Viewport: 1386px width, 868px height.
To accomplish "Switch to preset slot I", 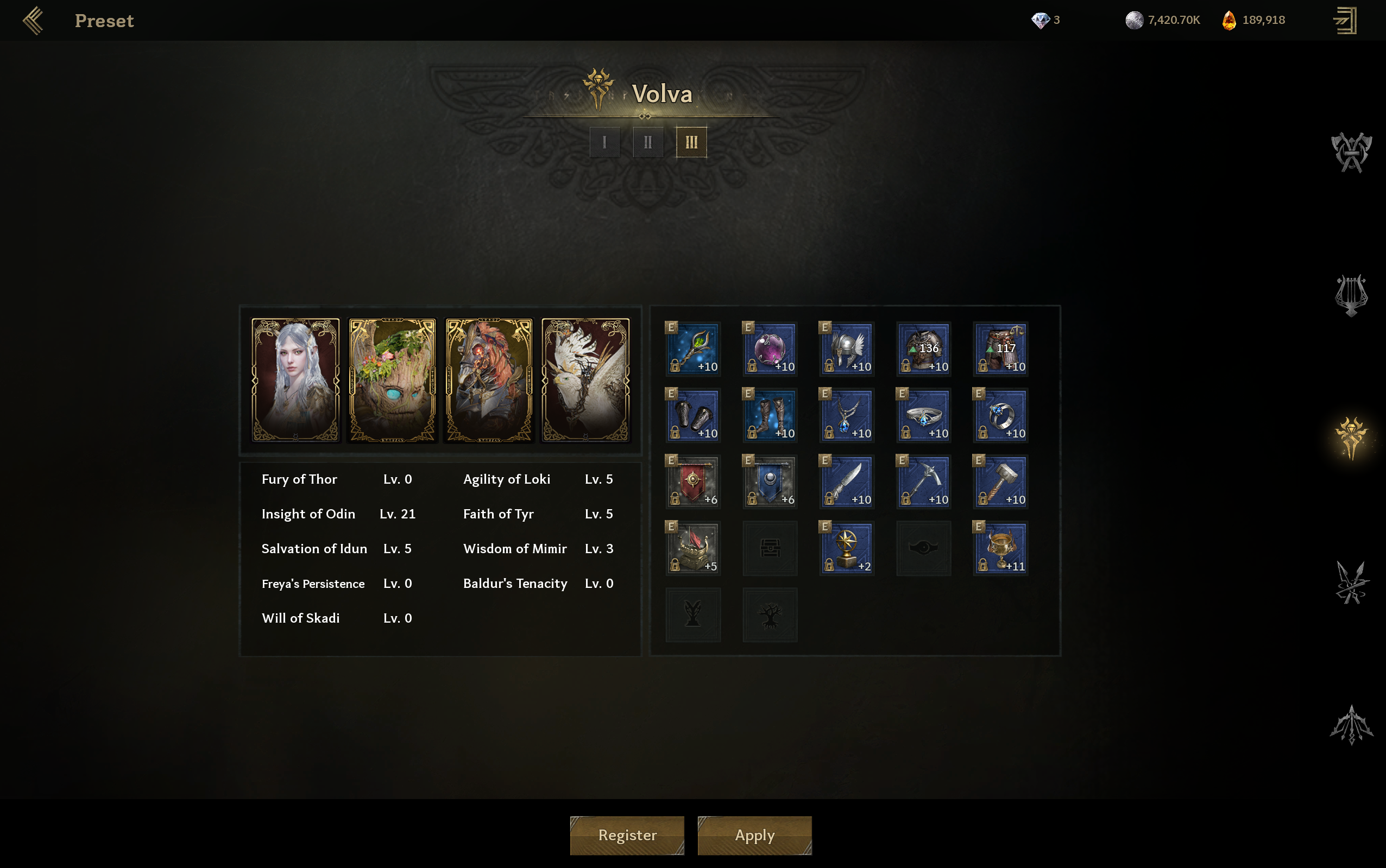I will 604,142.
